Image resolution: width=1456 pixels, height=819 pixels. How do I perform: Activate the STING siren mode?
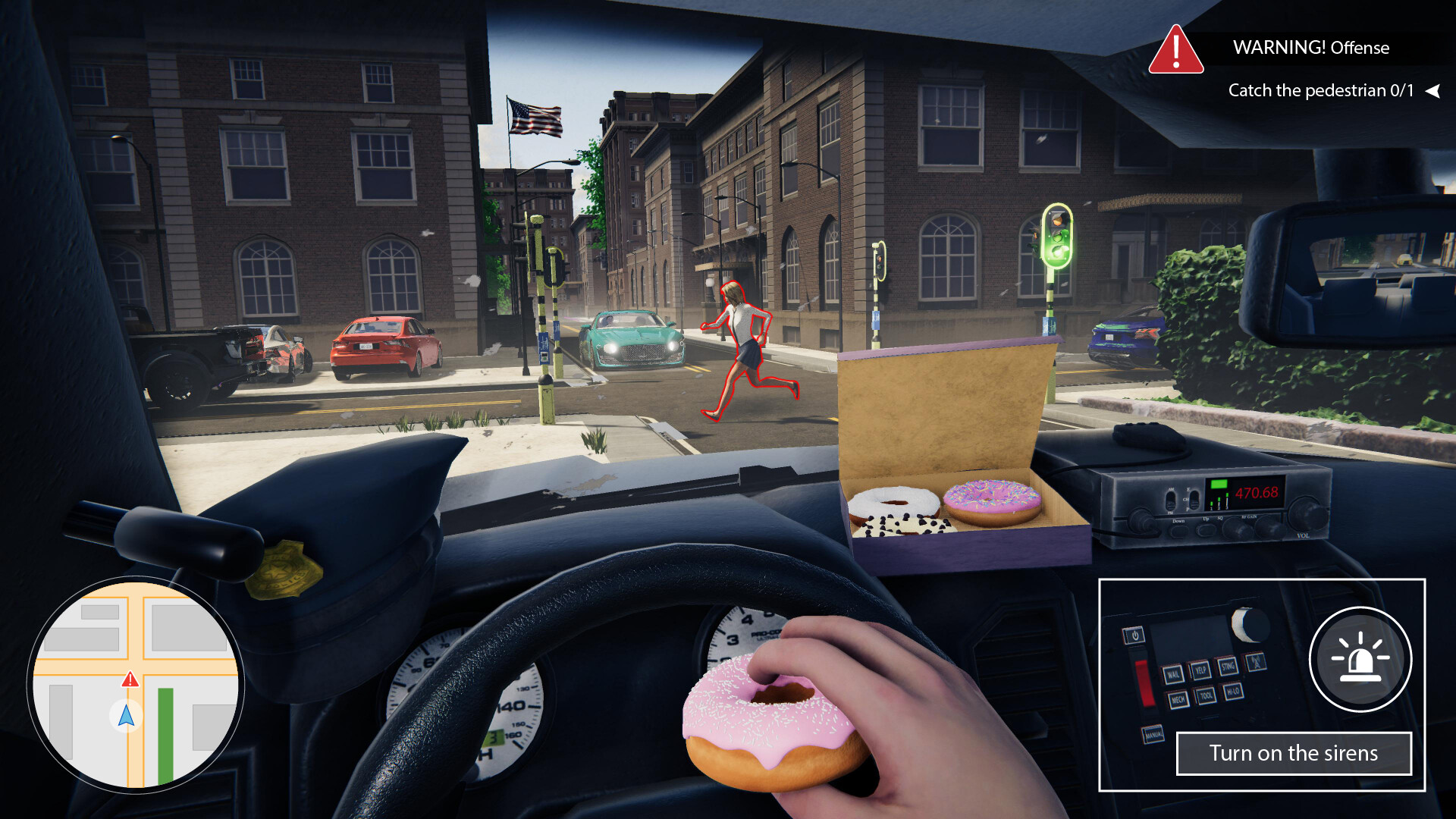click(x=1228, y=667)
